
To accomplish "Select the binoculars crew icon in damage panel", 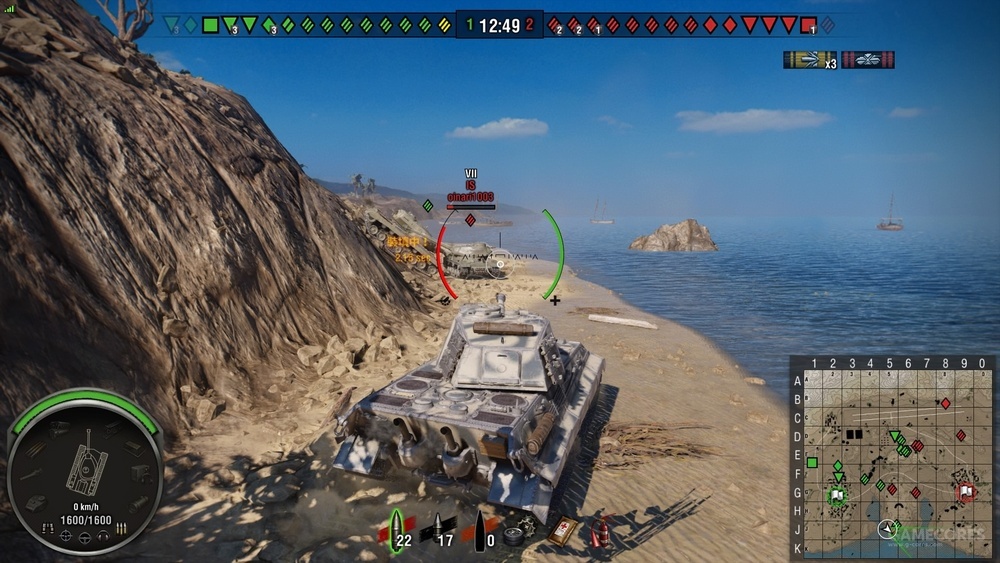I will coord(48,527).
